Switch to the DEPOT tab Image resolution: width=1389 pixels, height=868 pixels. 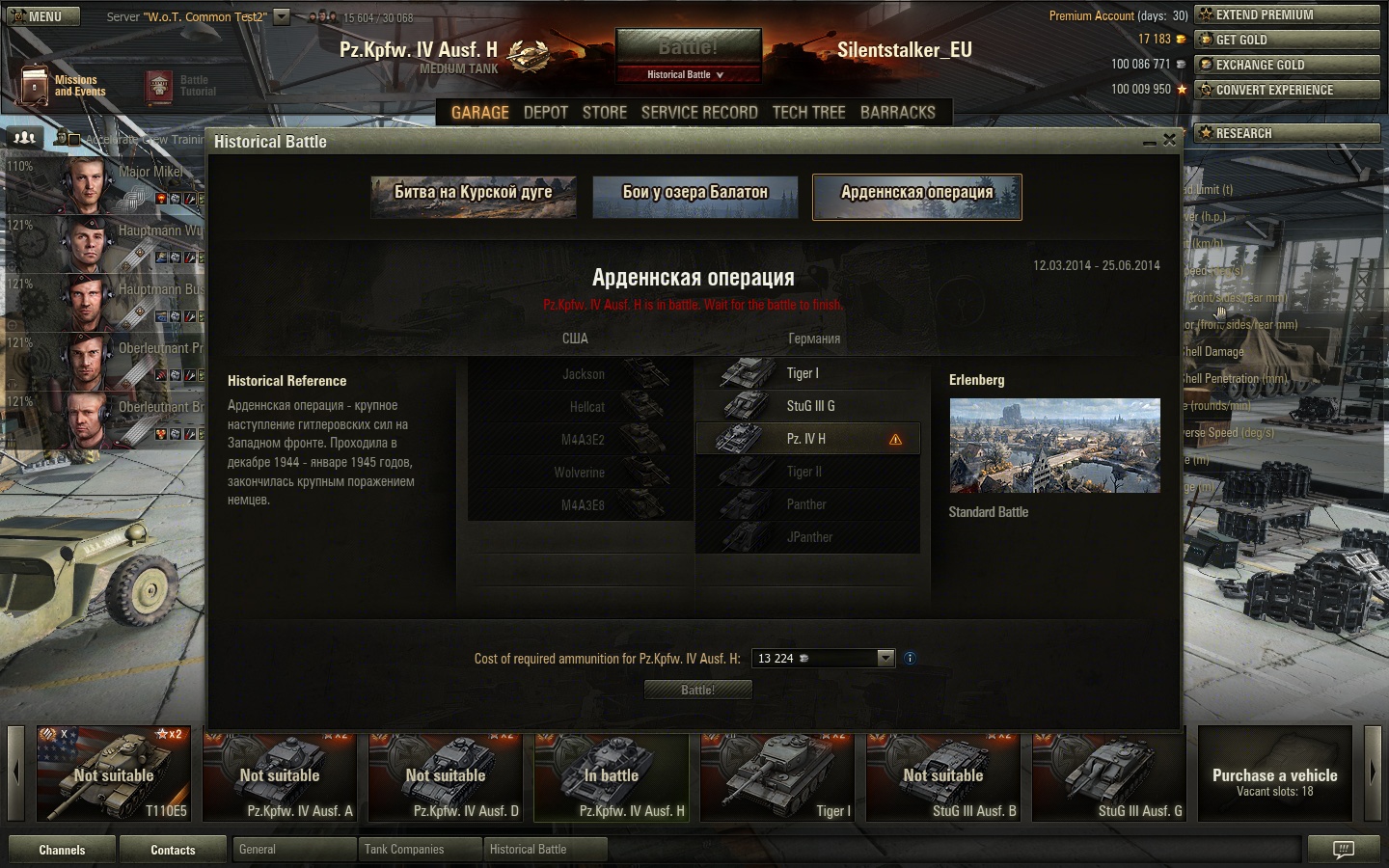point(545,113)
